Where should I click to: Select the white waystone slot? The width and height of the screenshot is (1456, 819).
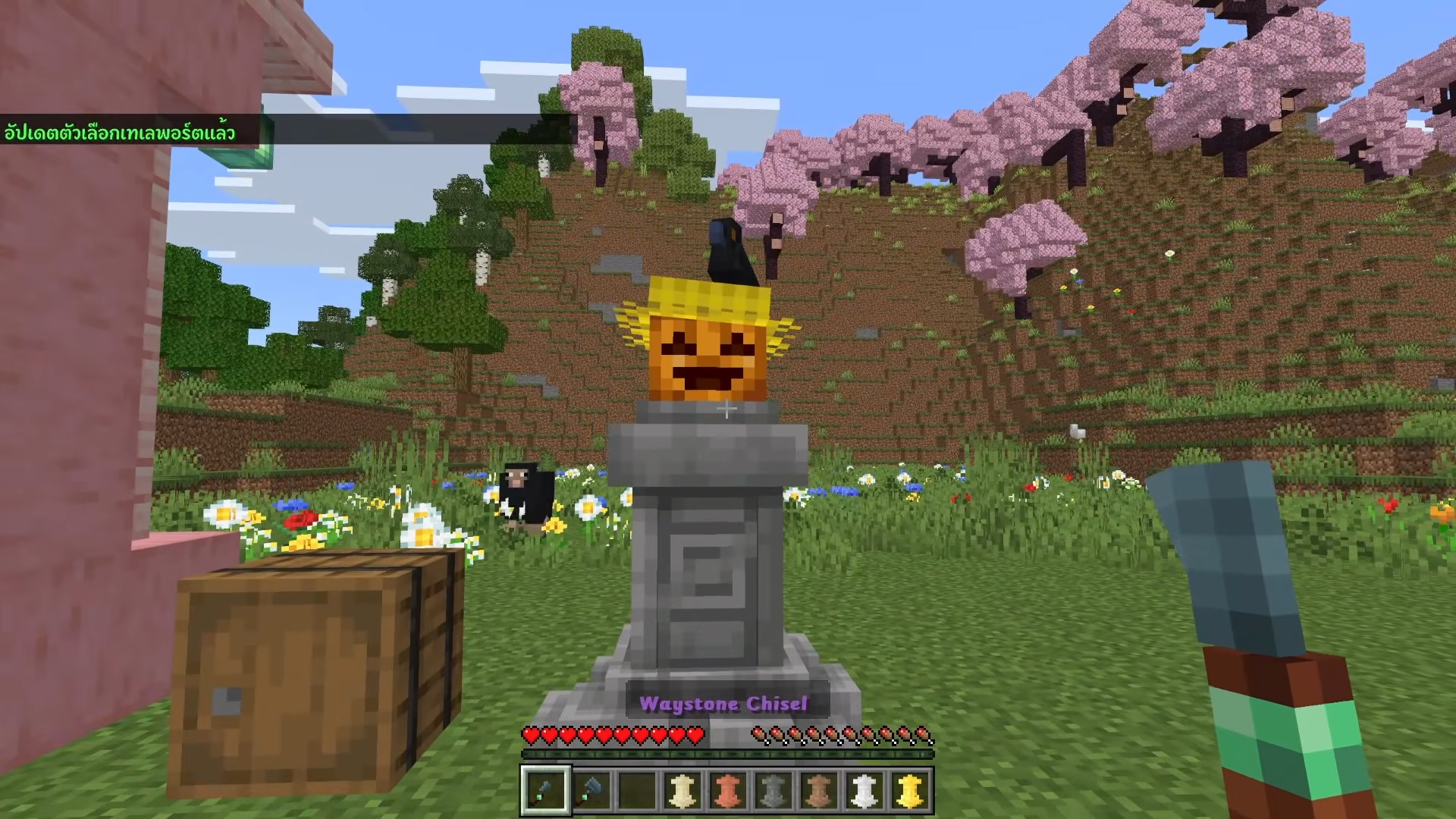864,790
